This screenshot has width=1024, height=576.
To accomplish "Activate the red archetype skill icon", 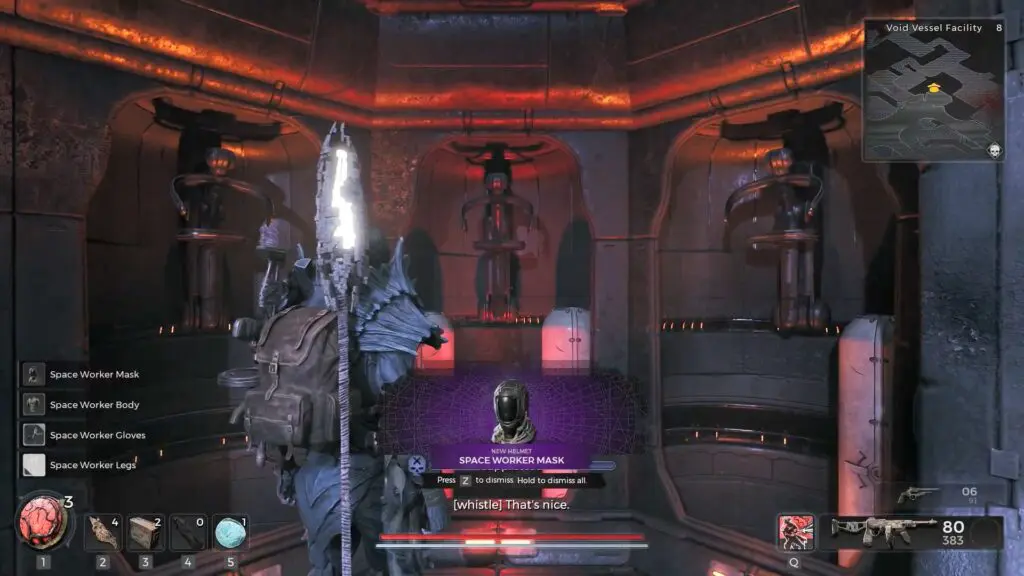I will point(796,532).
